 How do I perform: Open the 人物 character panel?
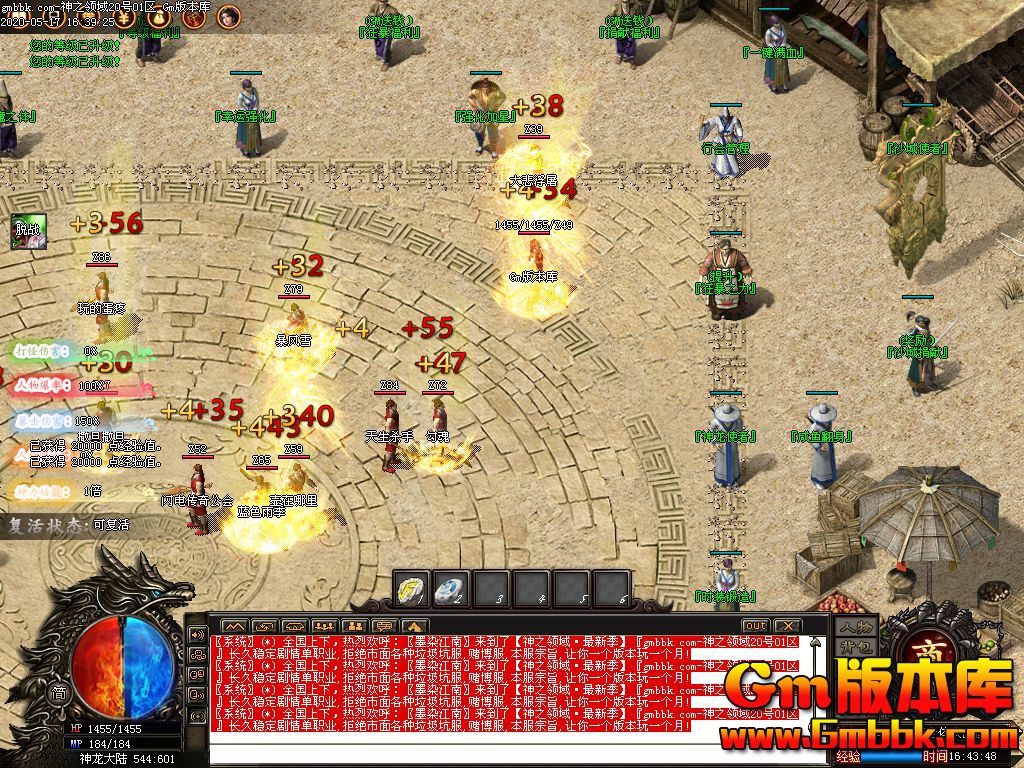857,626
